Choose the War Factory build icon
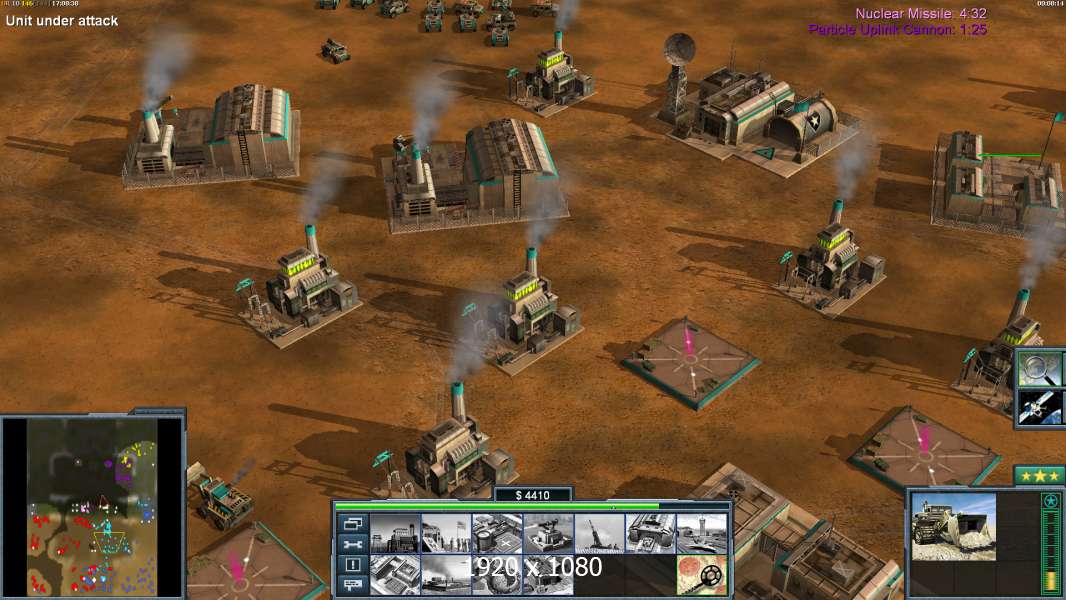The image size is (1066, 600). point(650,533)
